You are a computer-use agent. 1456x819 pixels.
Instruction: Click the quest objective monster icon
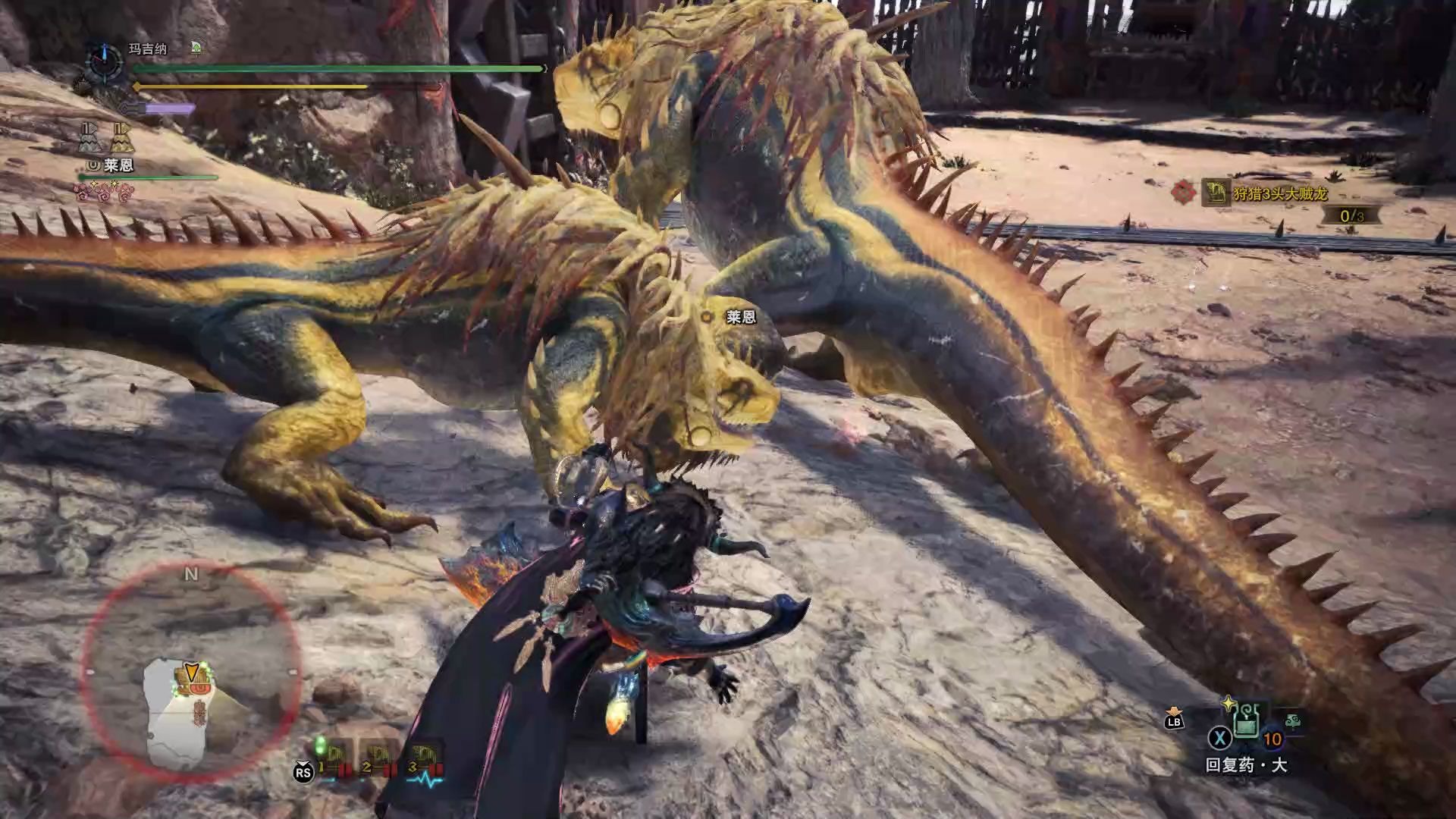tap(1215, 193)
